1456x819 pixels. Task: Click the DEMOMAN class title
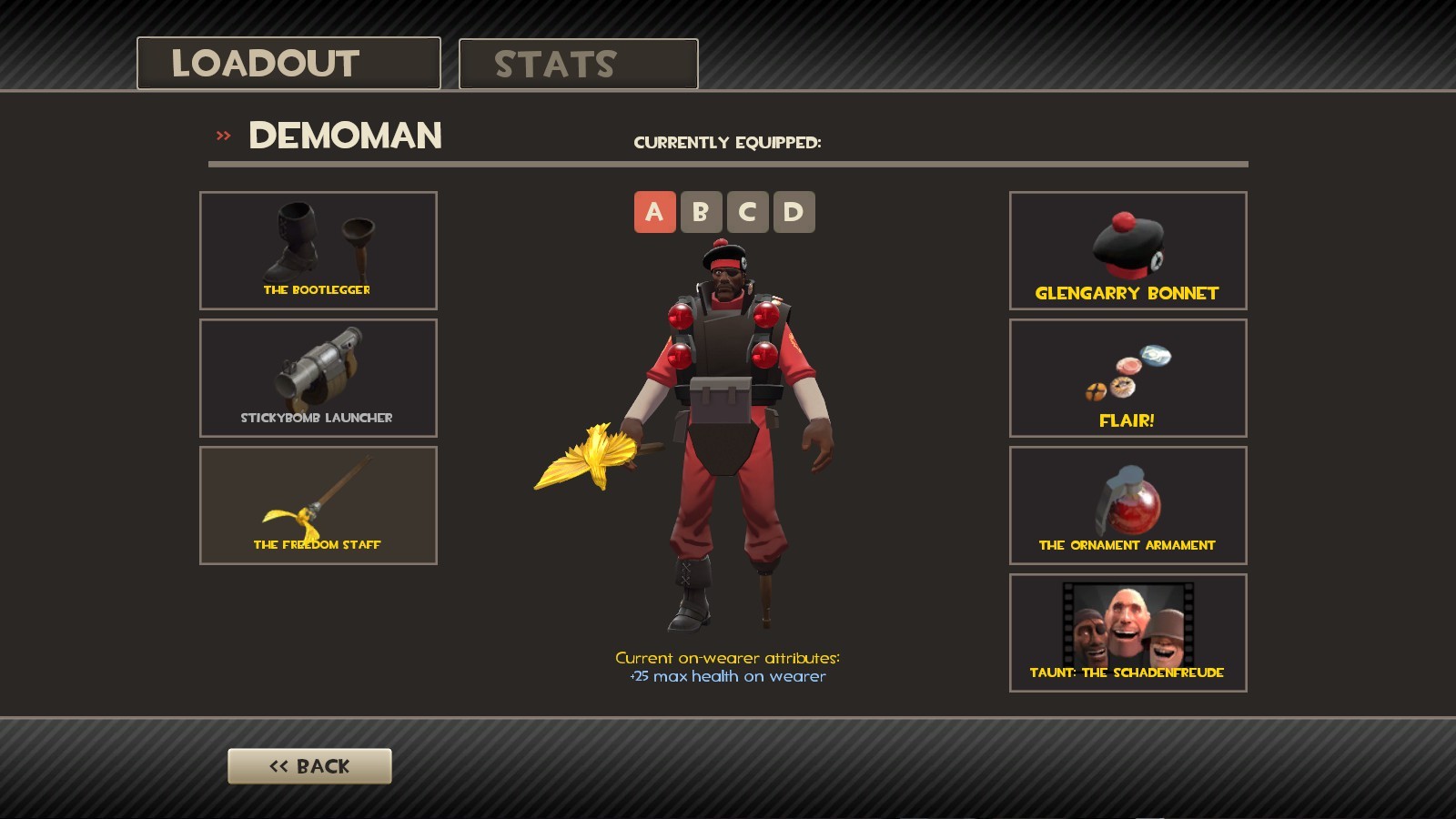tap(344, 136)
